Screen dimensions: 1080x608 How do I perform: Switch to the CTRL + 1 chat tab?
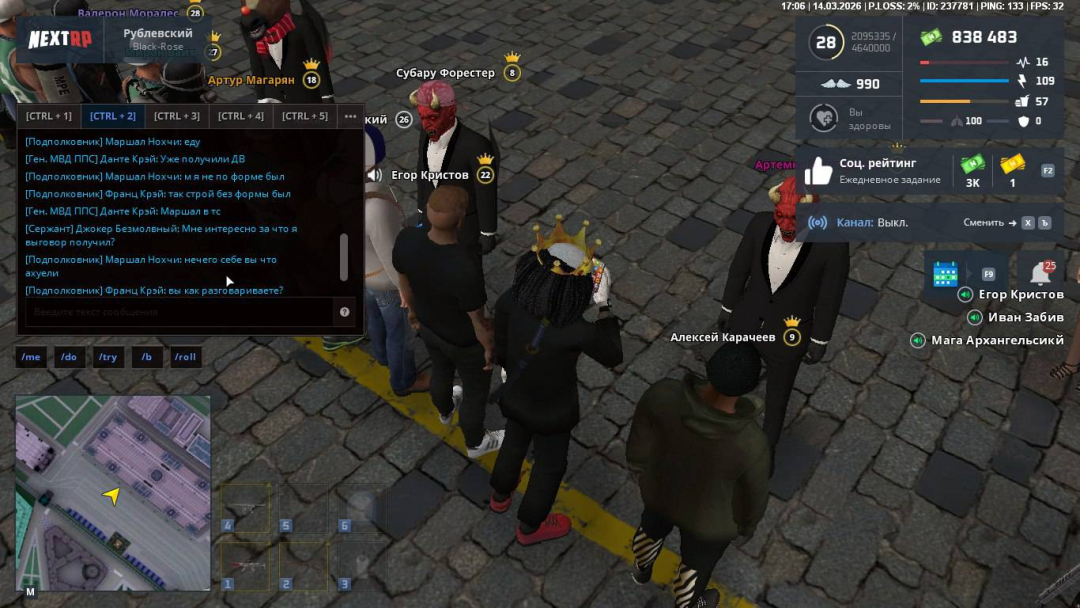click(x=49, y=116)
